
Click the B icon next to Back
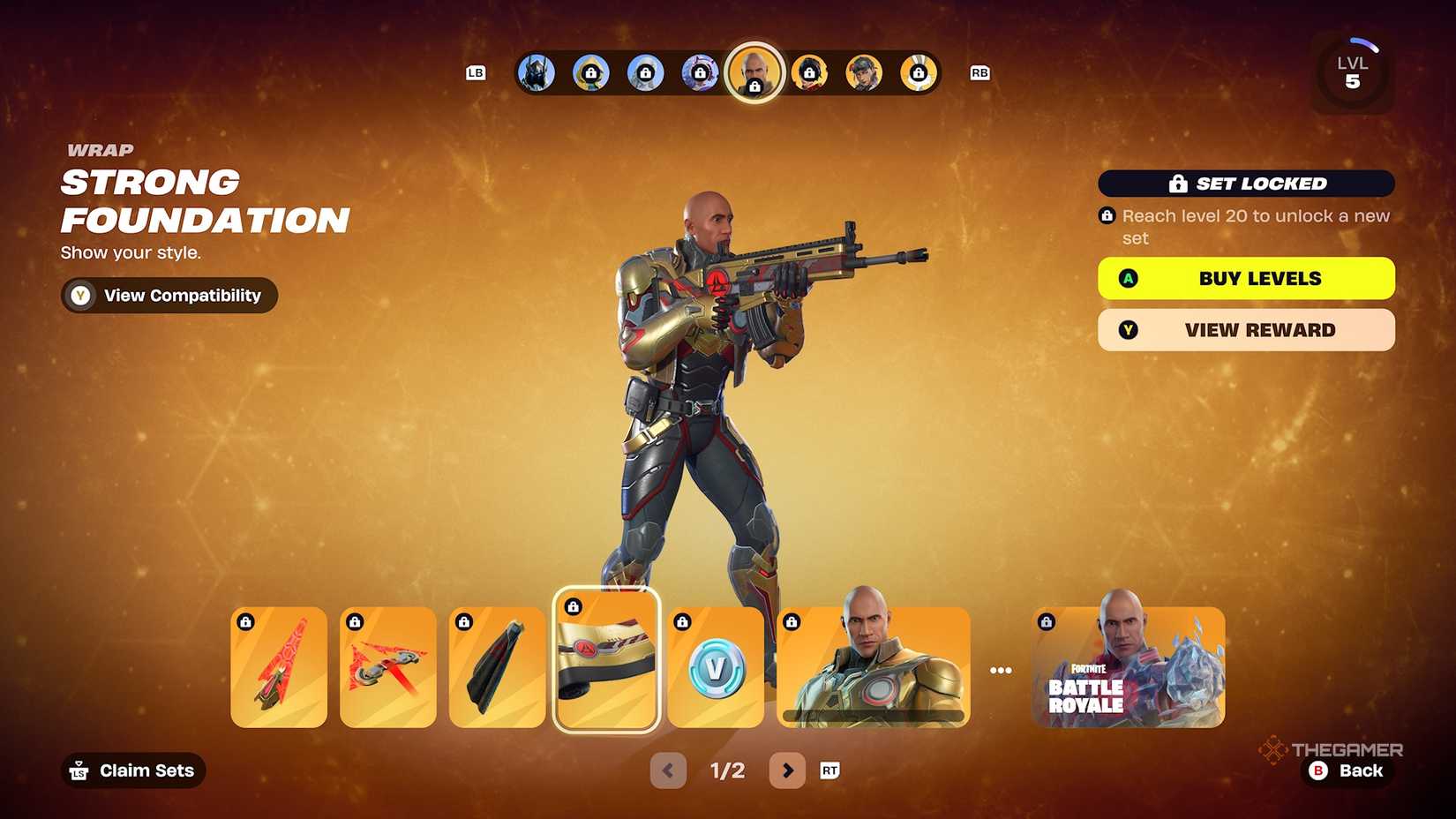pyautogui.click(x=1317, y=770)
